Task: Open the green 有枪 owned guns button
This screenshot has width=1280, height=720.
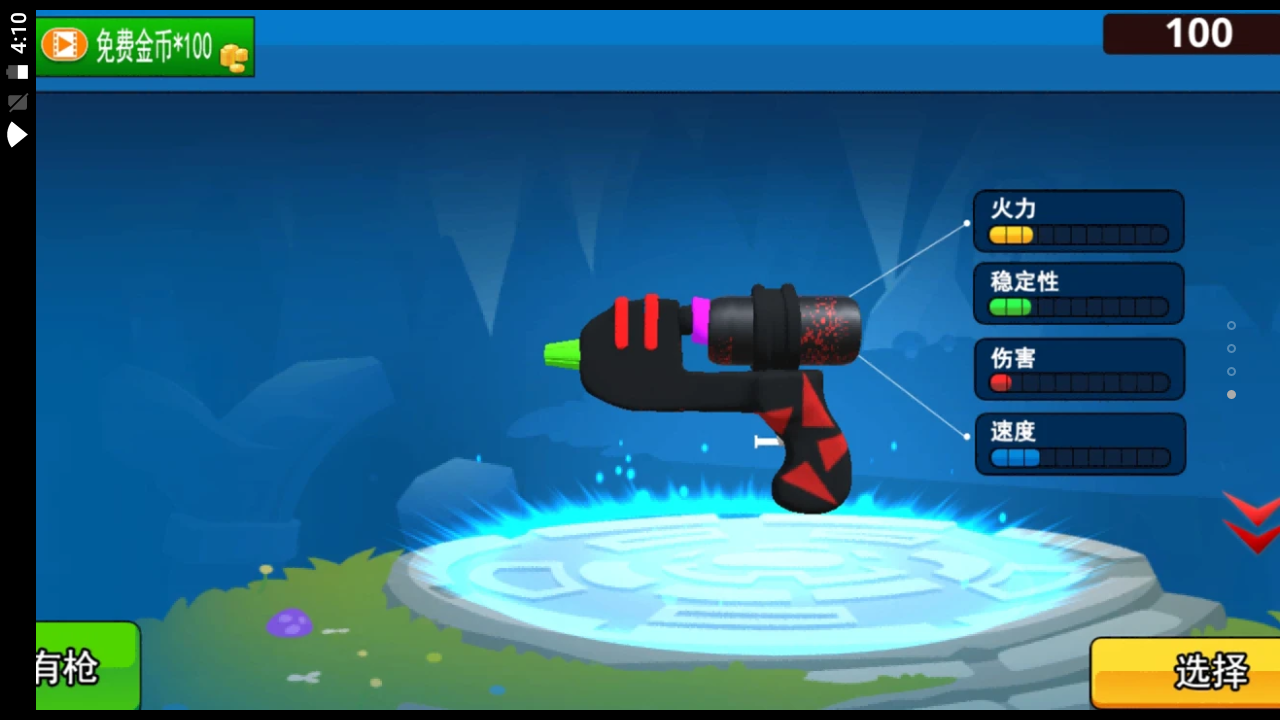Action: pyautogui.click(x=86, y=666)
